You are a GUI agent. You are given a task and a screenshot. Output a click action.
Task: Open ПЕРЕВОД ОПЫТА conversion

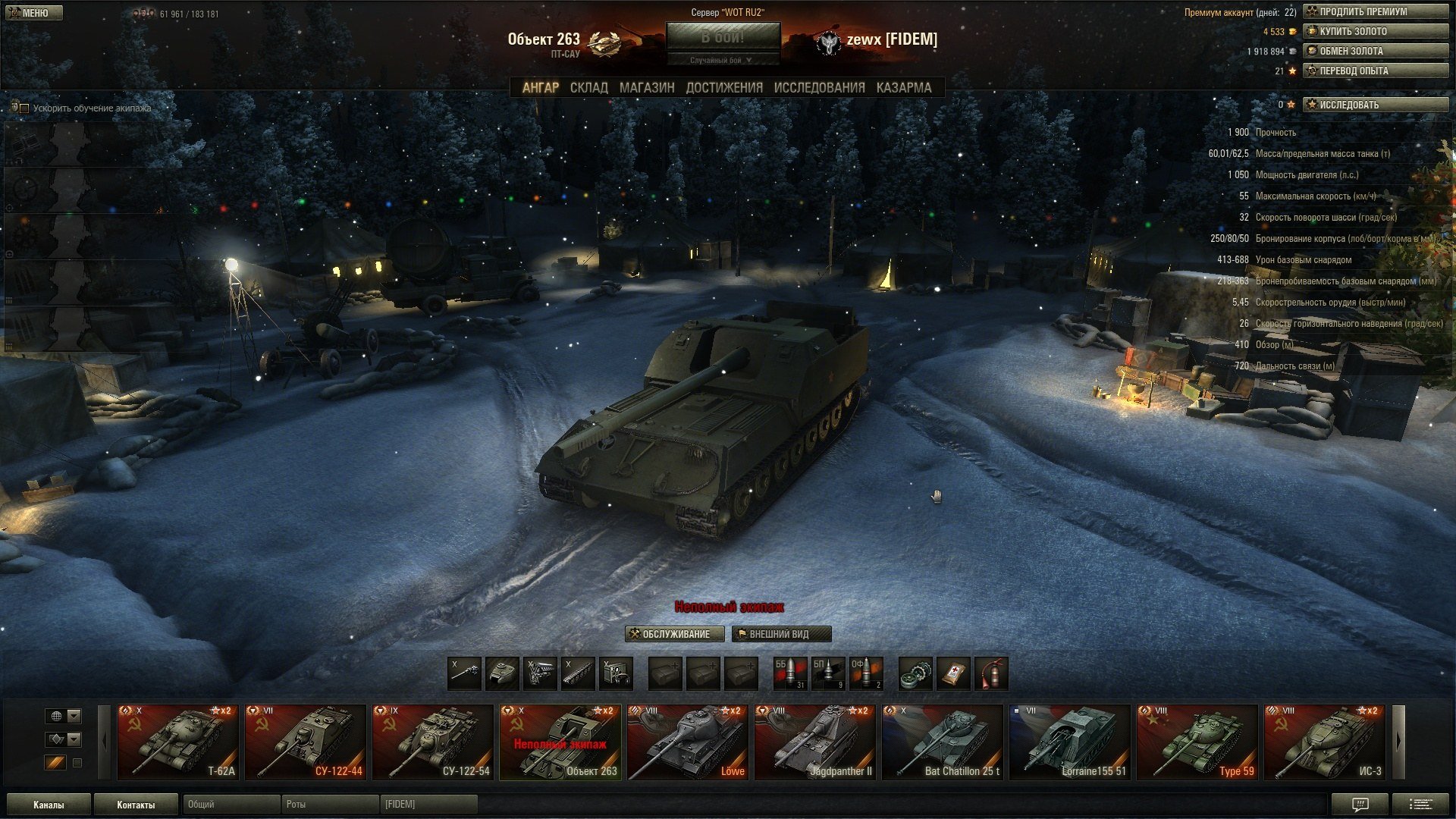pos(1375,71)
